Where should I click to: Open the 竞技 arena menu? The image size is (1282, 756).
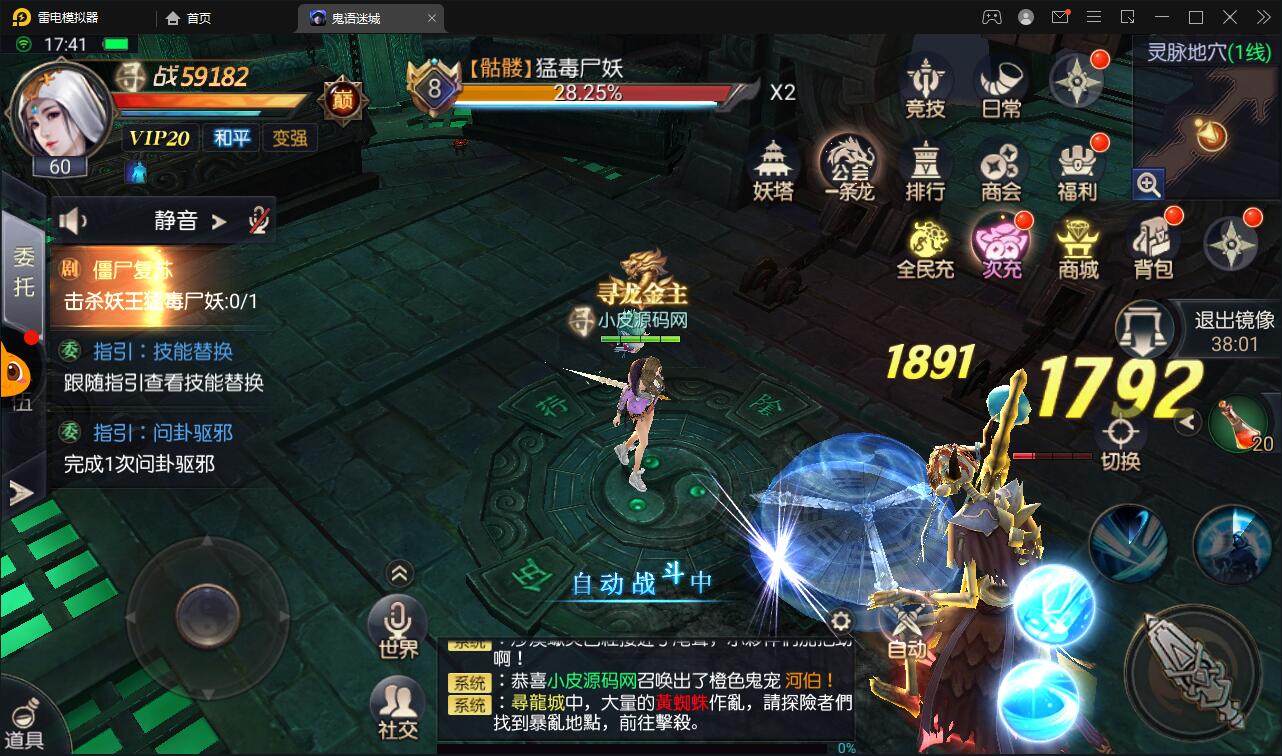[925, 85]
